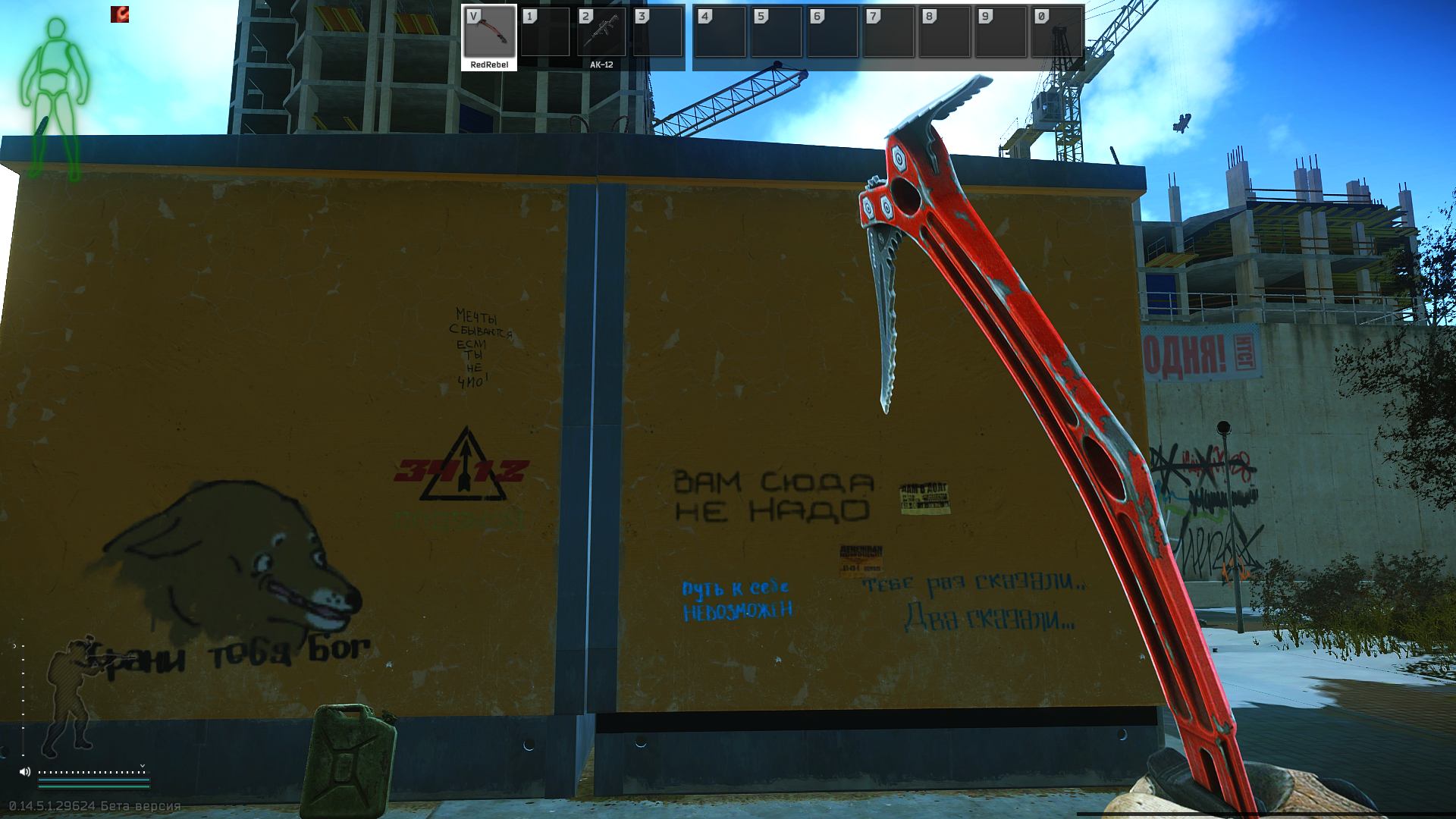The image size is (1456, 819).
Task: Select the AK-12 rifle hotbar slot
Action: click(x=601, y=36)
